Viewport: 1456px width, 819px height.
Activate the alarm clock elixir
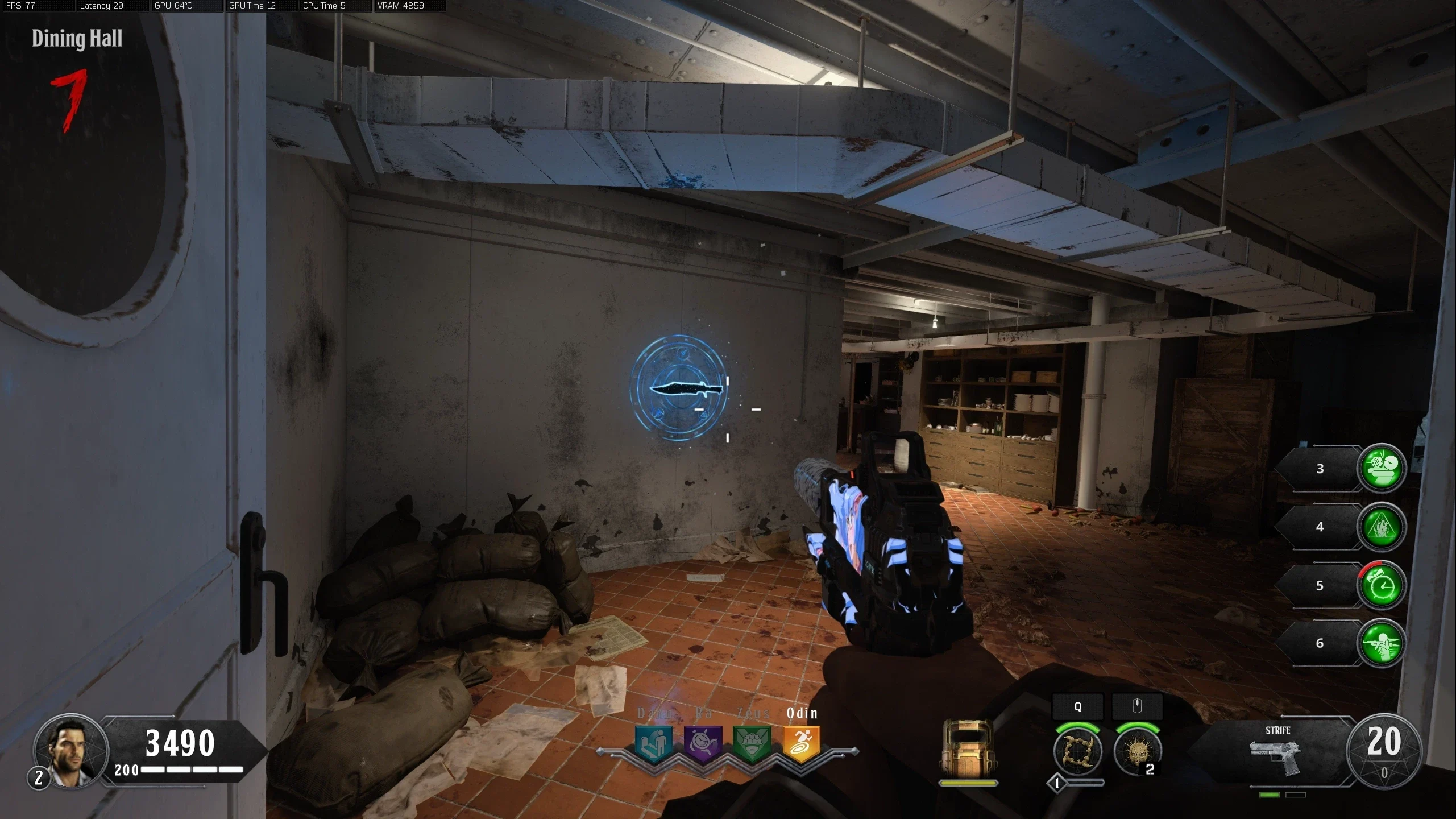point(1382,586)
